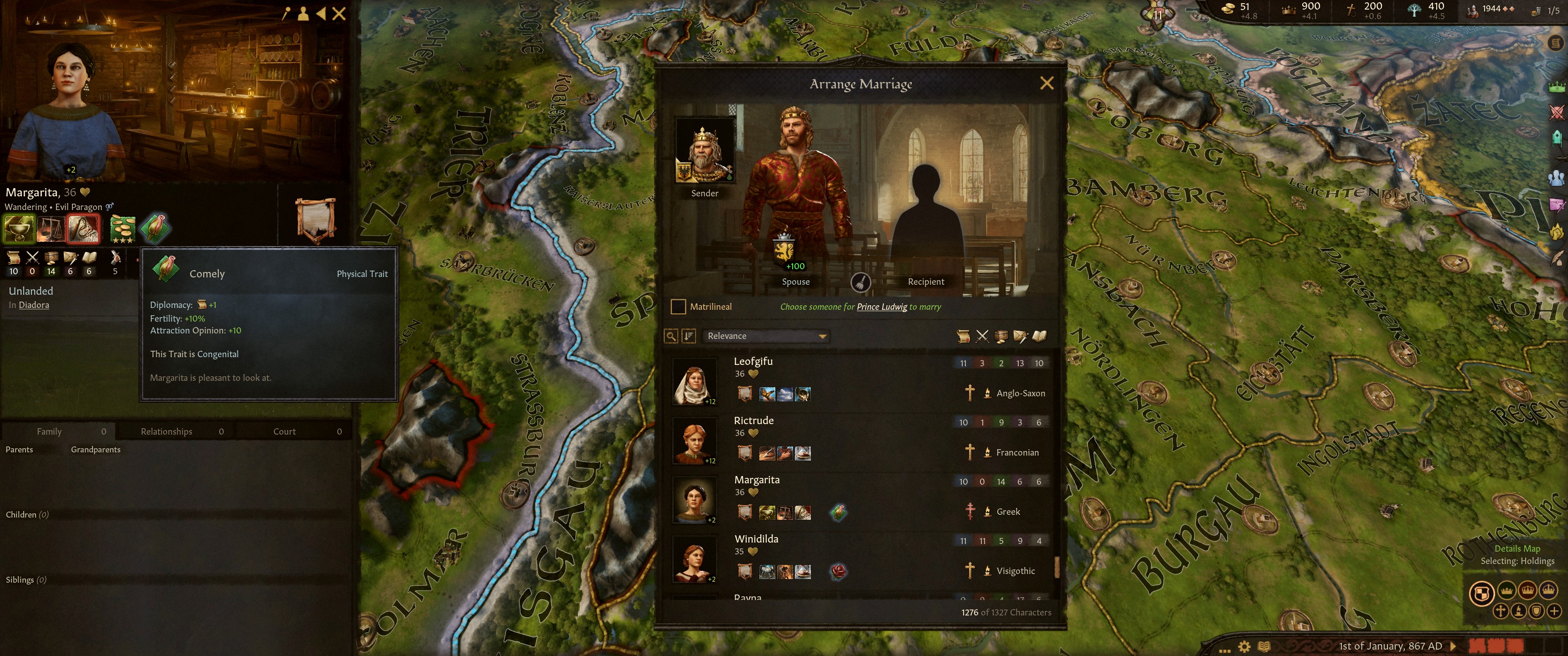Click the Sender king portrait
Viewport: 1568px width, 656px height.
click(704, 151)
